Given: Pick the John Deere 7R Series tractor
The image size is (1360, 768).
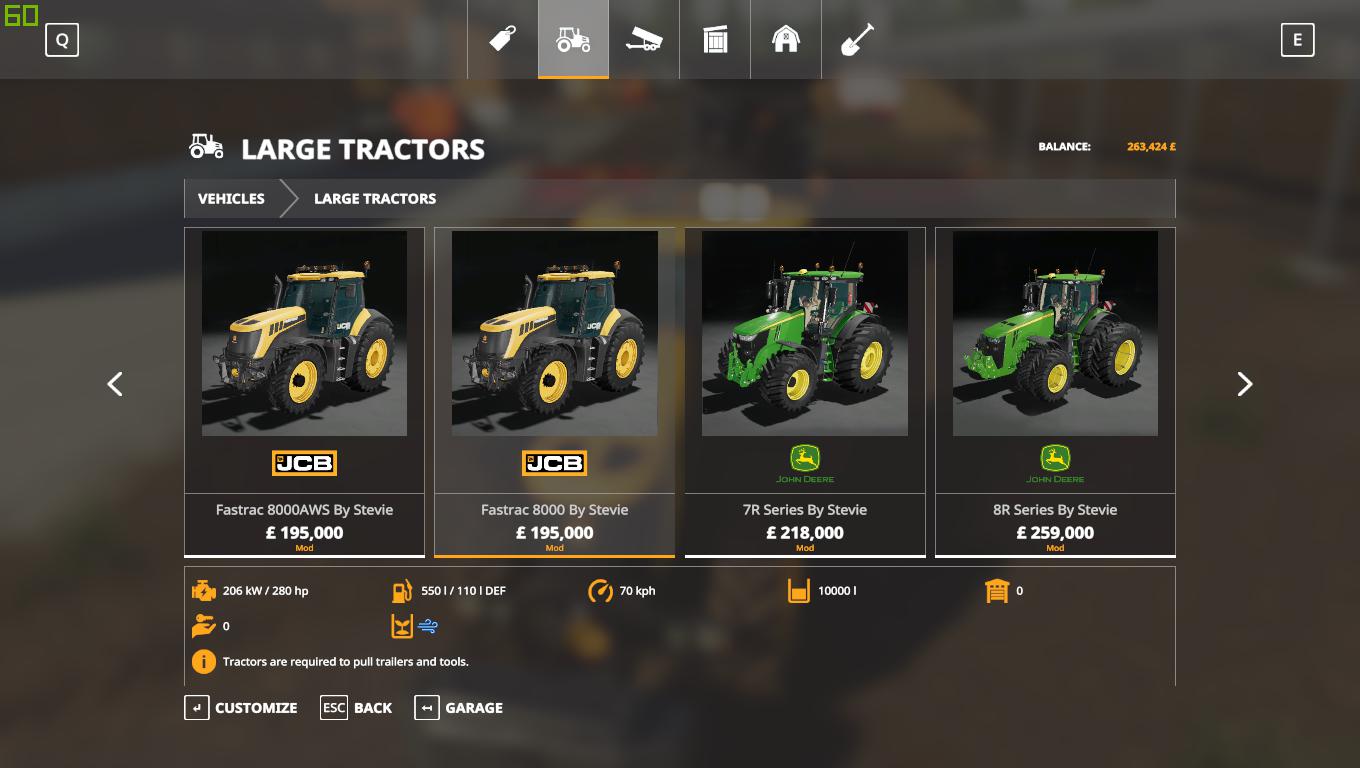Looking at the screenshot, I should [804, 391].
